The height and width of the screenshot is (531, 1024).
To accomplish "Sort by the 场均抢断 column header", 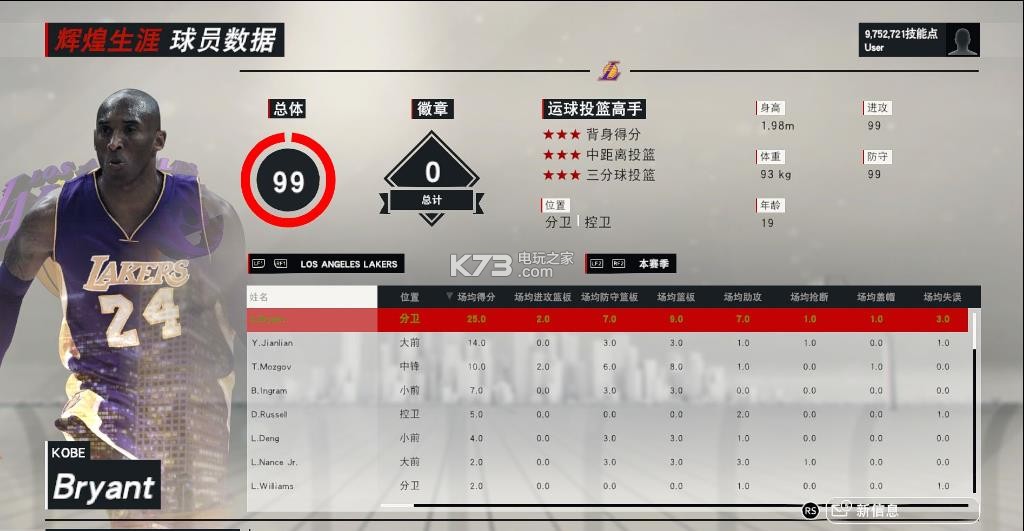I will (x=809, y=297).
